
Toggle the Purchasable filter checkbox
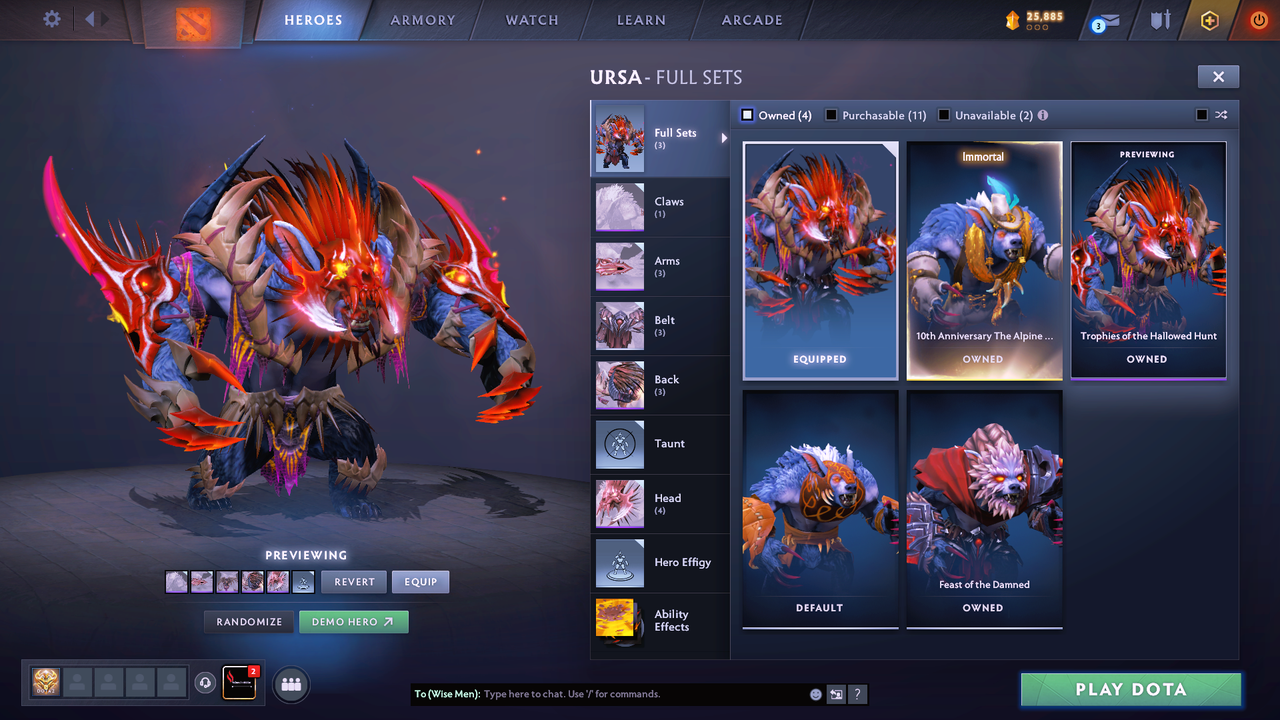pos(831,115)
